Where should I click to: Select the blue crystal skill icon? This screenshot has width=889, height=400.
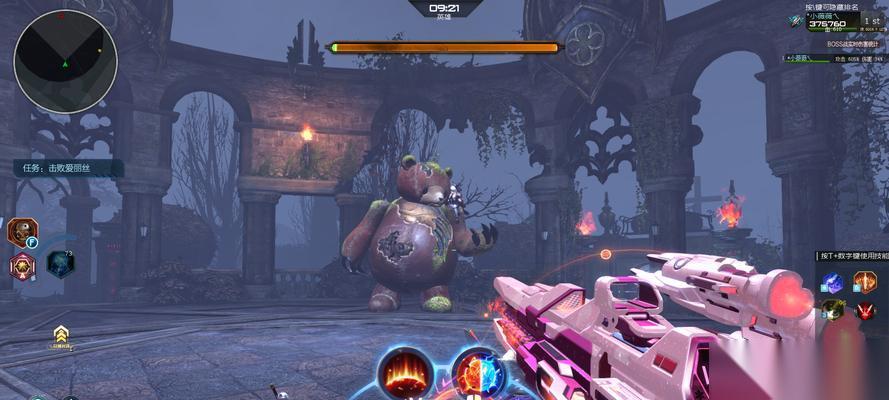(833, 282)
